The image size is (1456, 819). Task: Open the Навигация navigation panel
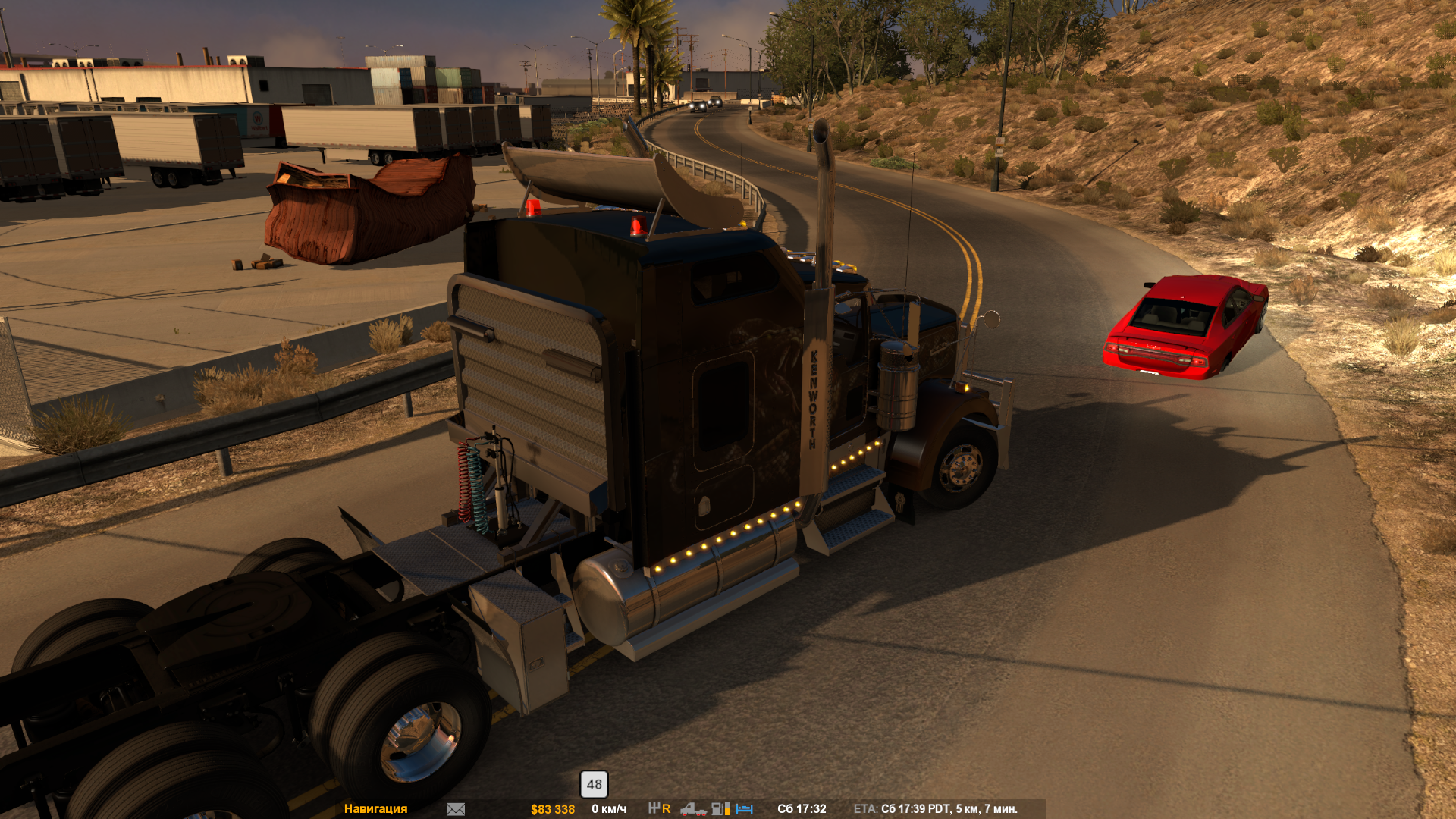point(375,809)
